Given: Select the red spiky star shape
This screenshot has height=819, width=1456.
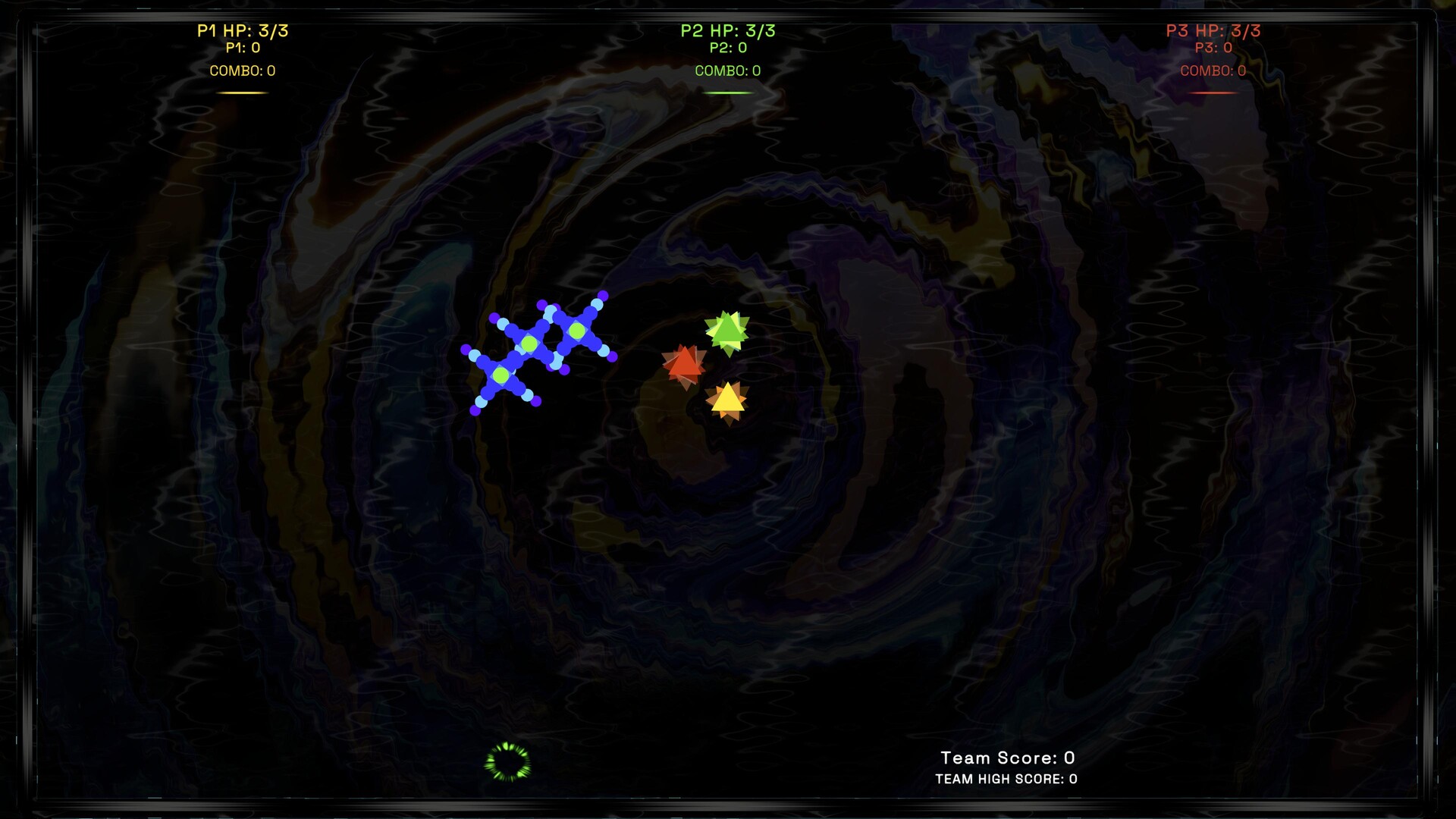Looking at the screenshot, I should tap(685, 366).
